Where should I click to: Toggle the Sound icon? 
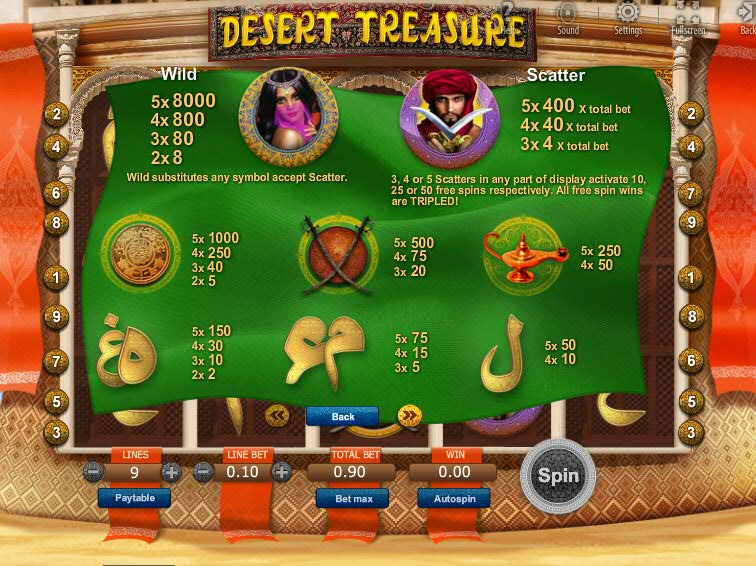click(x=568, y=17)
